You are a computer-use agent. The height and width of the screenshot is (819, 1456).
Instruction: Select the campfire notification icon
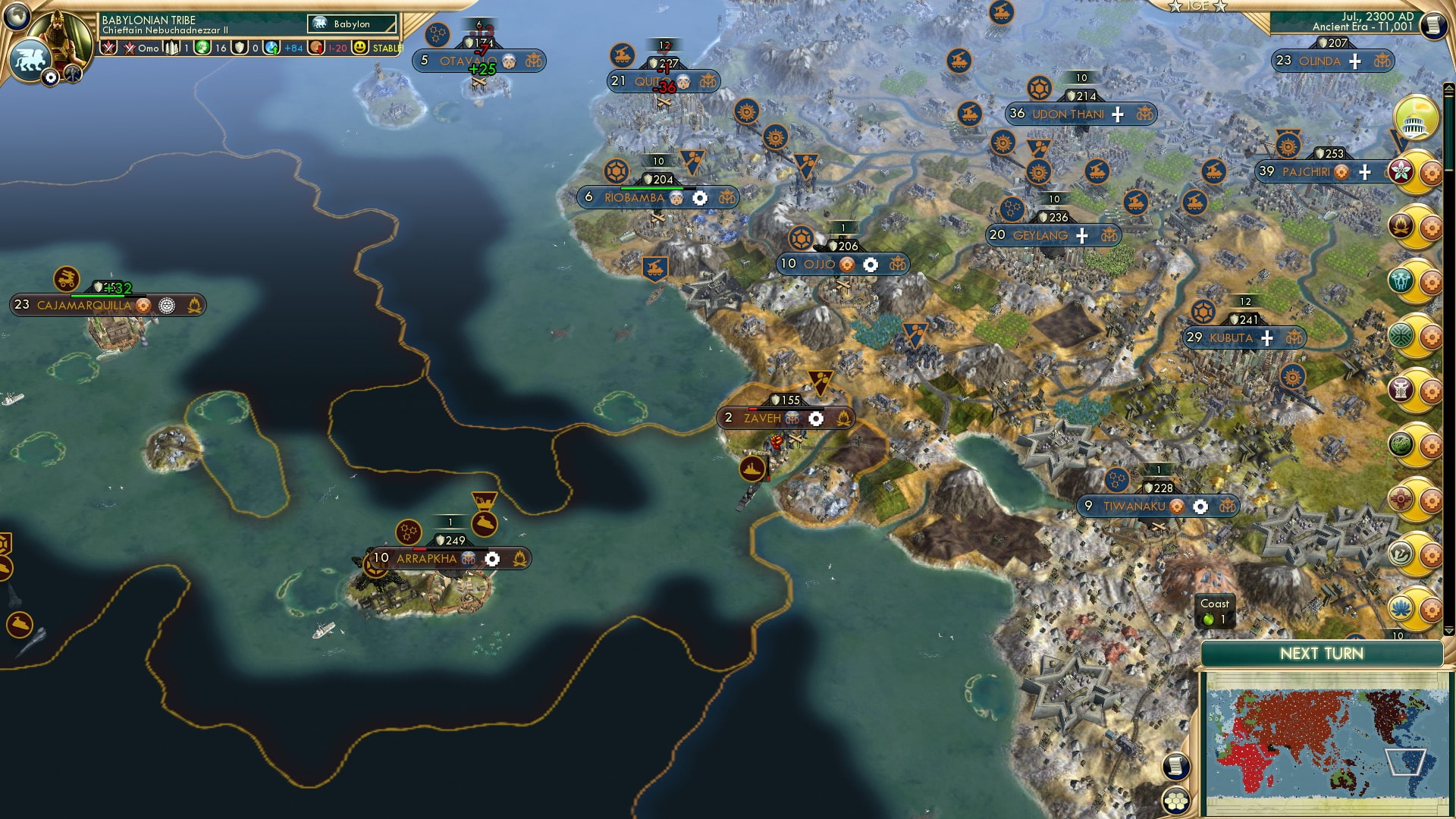coord(1401,225)
